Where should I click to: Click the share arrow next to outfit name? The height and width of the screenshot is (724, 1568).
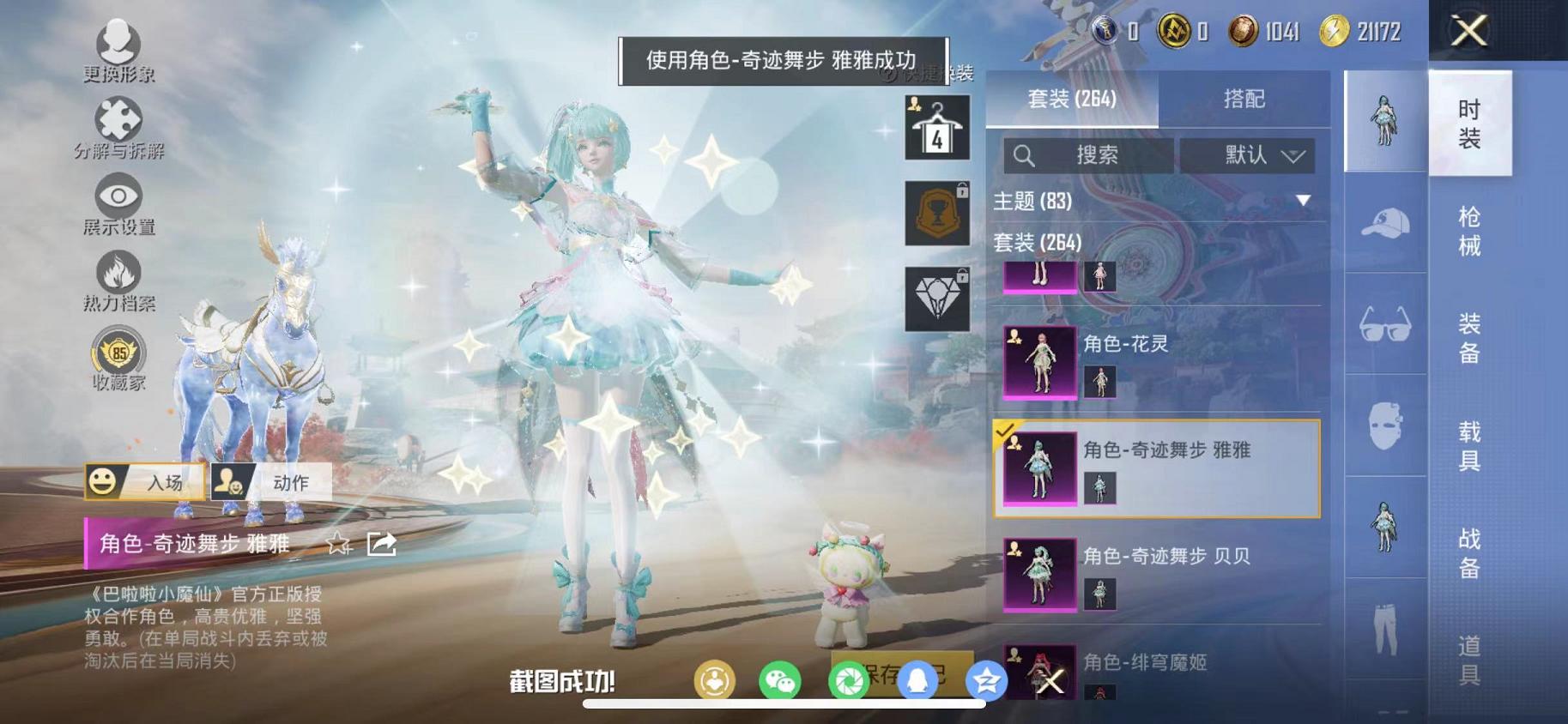coord(381,544)
